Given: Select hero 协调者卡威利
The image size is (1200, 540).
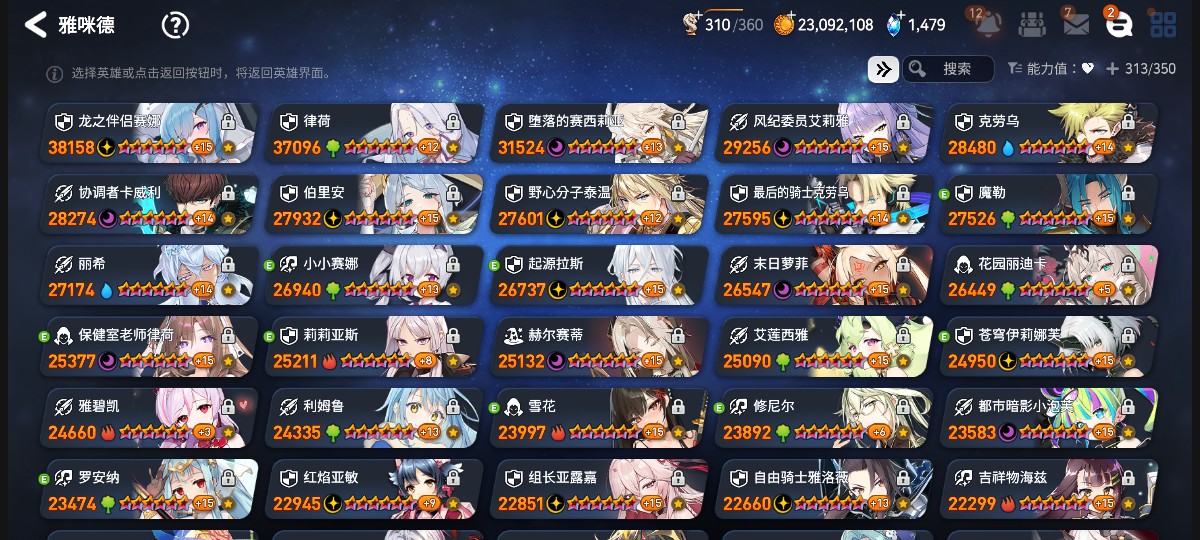Looking at the screenshot, I should (148, 205).
